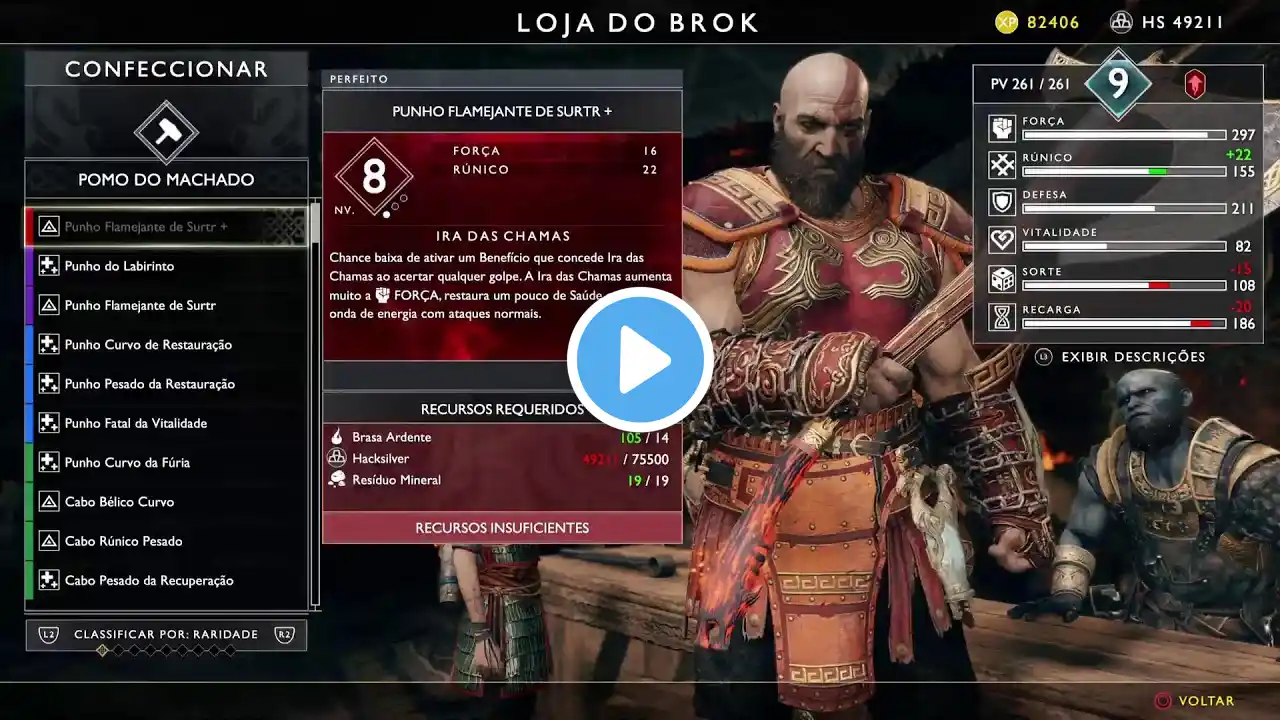Choose Cabo Pesado da Recuperação

[x=166, y=581]
